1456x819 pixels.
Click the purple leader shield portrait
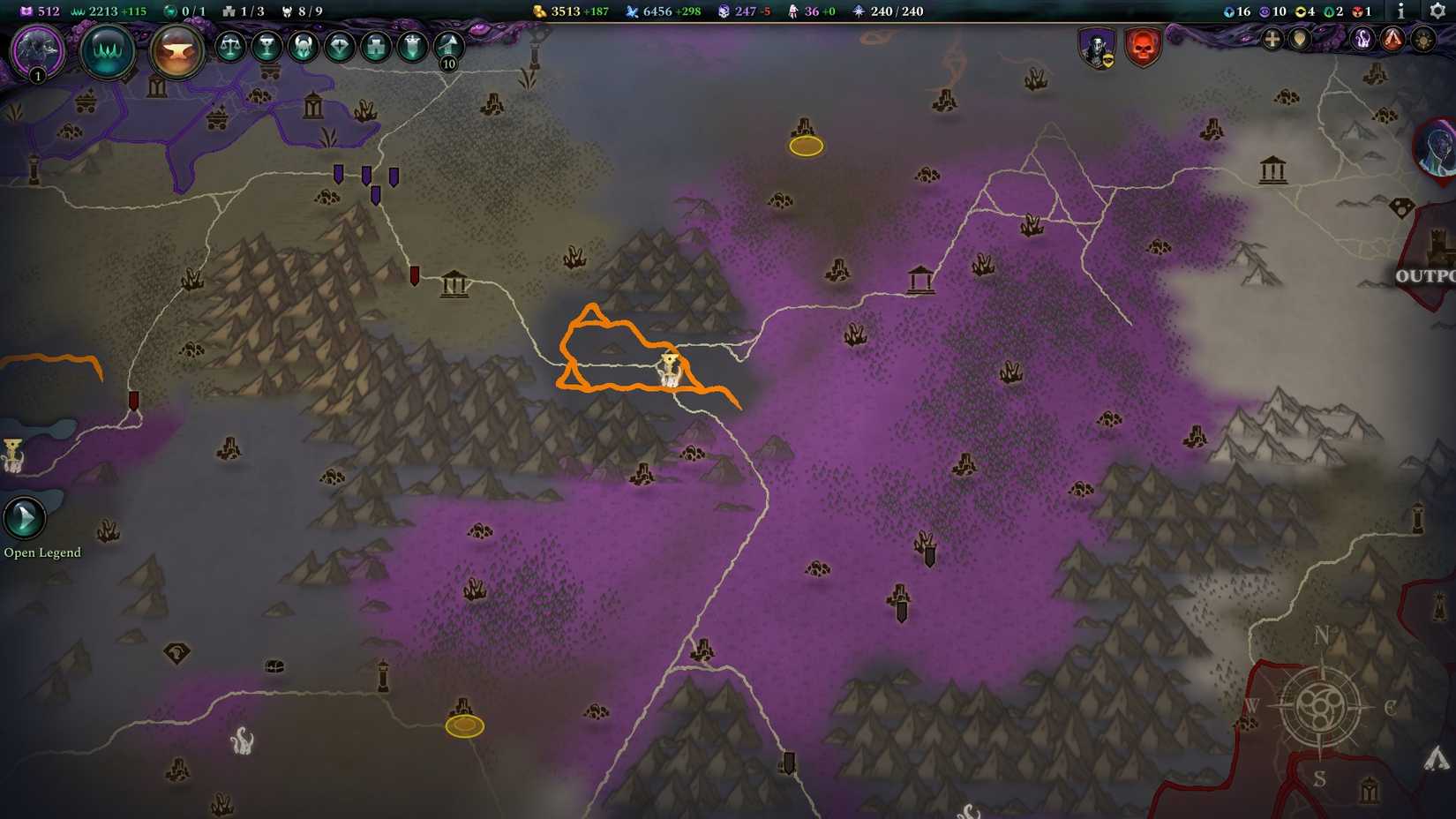tap(1097, 48)
